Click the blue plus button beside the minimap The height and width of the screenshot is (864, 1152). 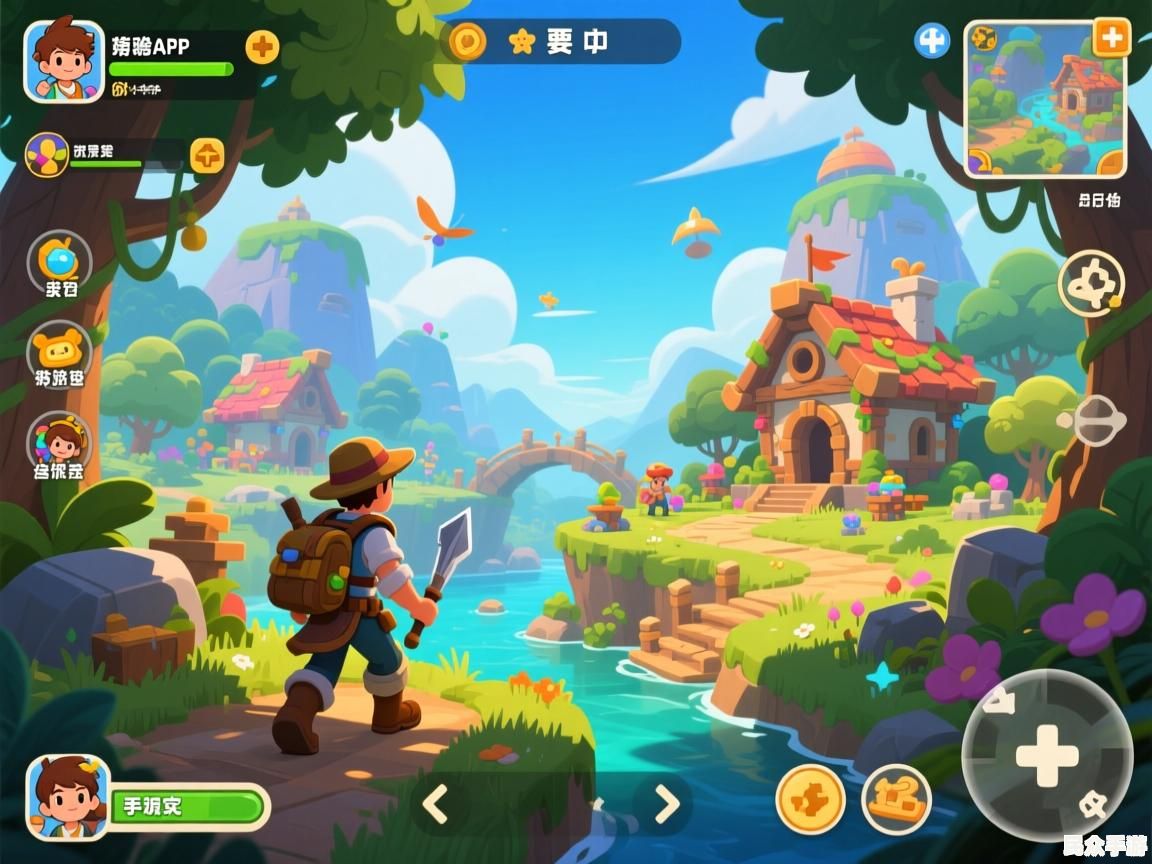click(x=932, y=41)
